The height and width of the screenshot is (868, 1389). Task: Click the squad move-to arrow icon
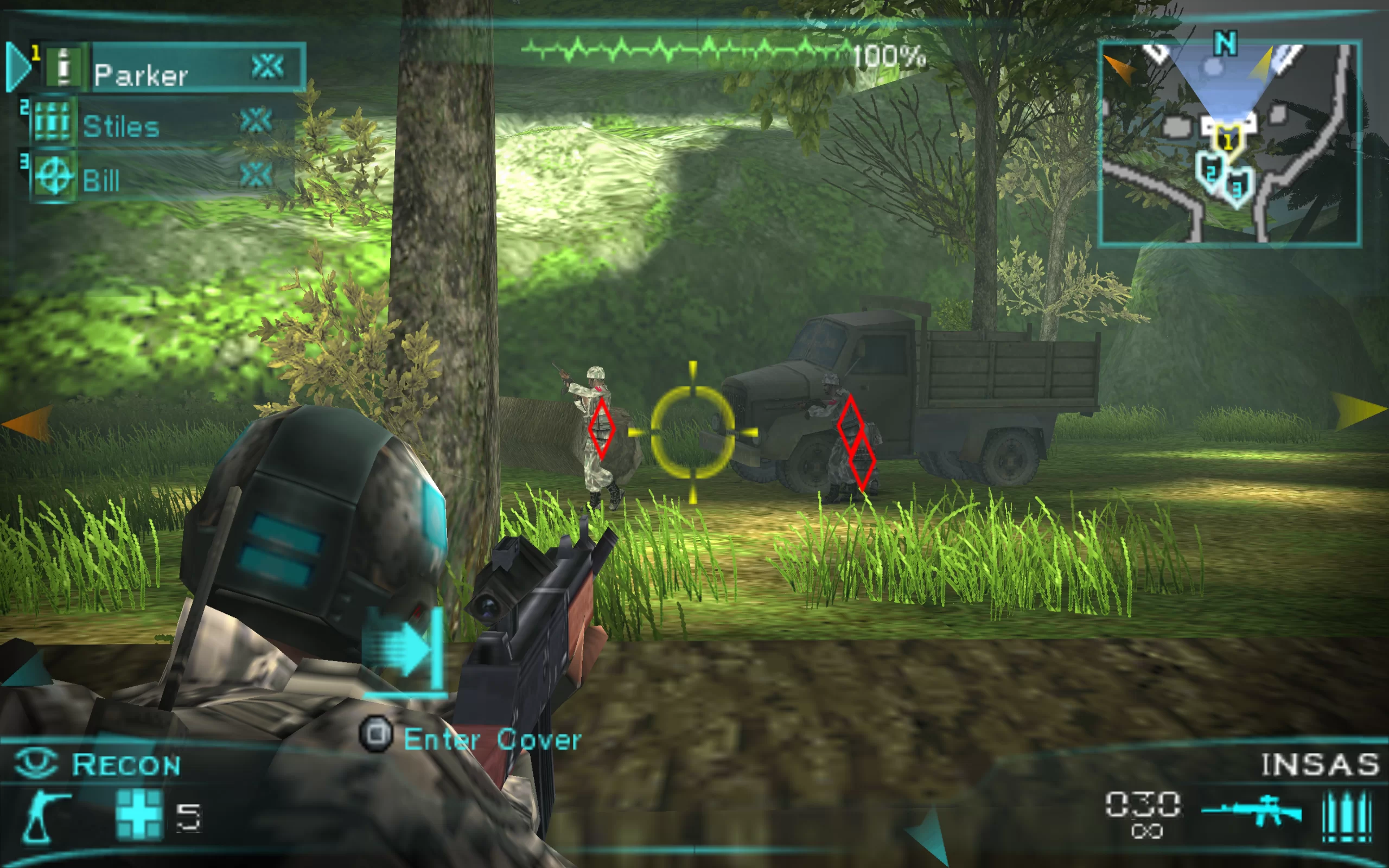(x=405, y=652)
